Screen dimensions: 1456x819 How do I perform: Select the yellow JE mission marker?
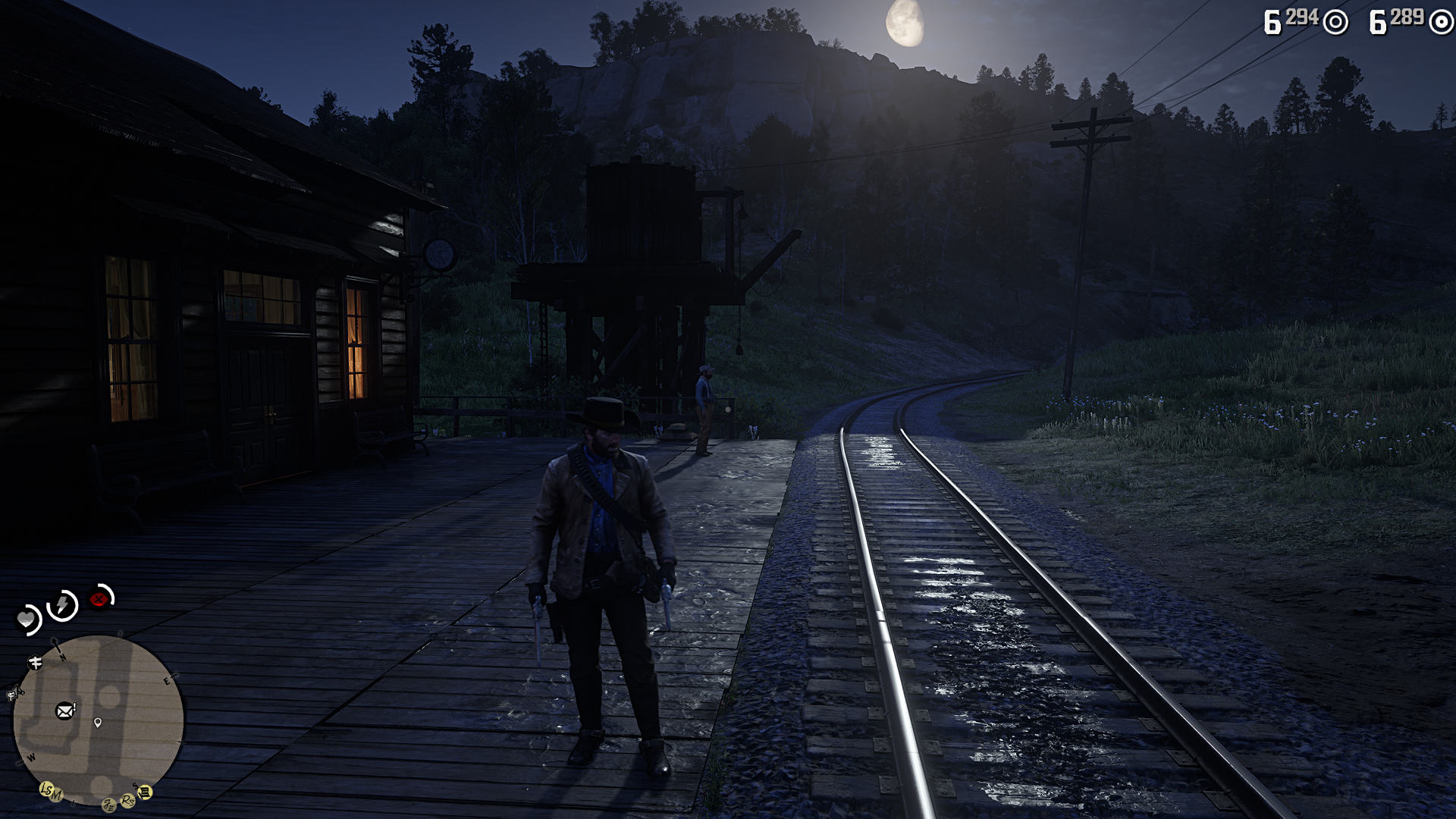pos(109,805)
